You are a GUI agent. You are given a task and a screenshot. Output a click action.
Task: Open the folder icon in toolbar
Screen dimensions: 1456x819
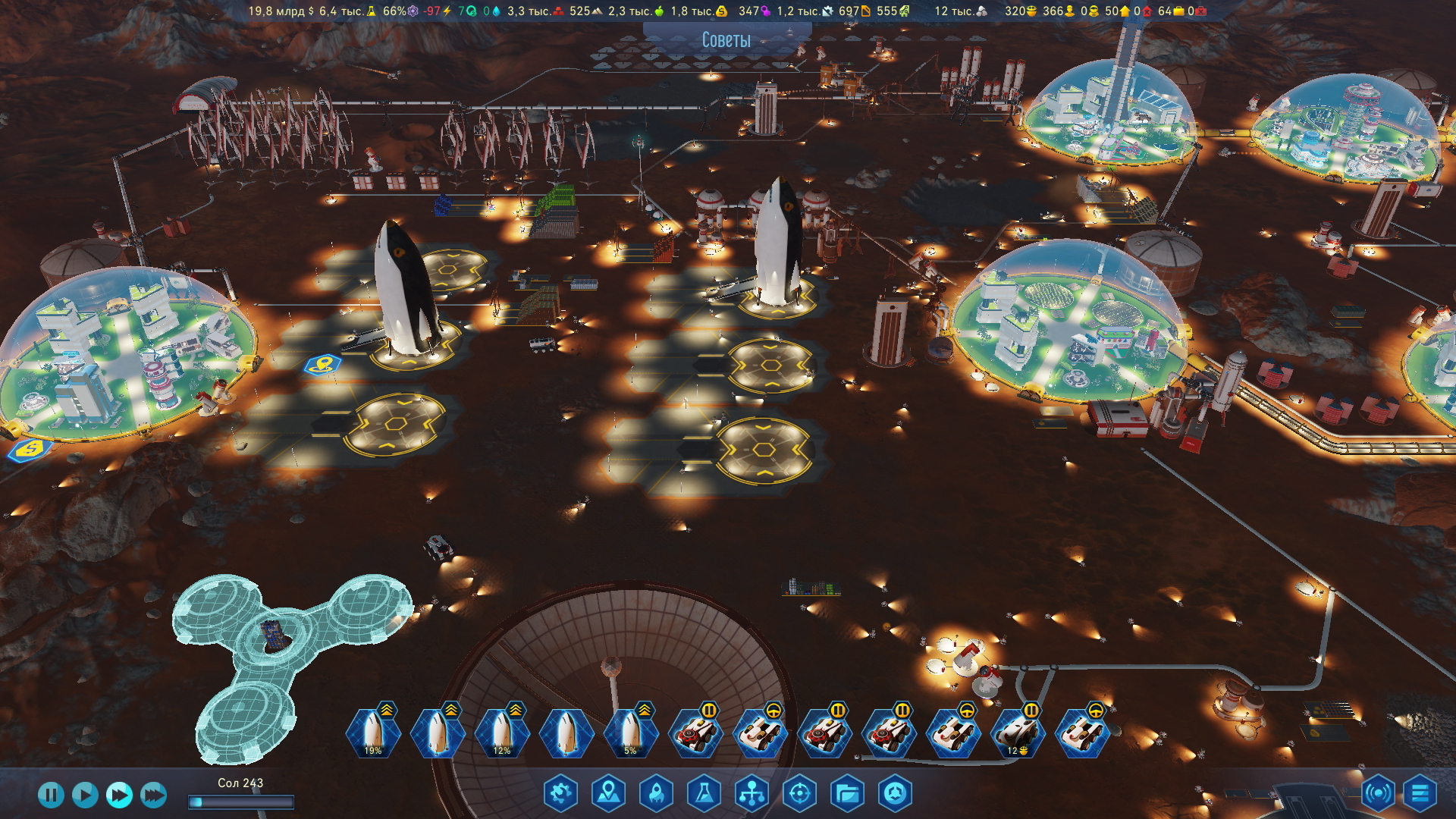click(847, 794)
